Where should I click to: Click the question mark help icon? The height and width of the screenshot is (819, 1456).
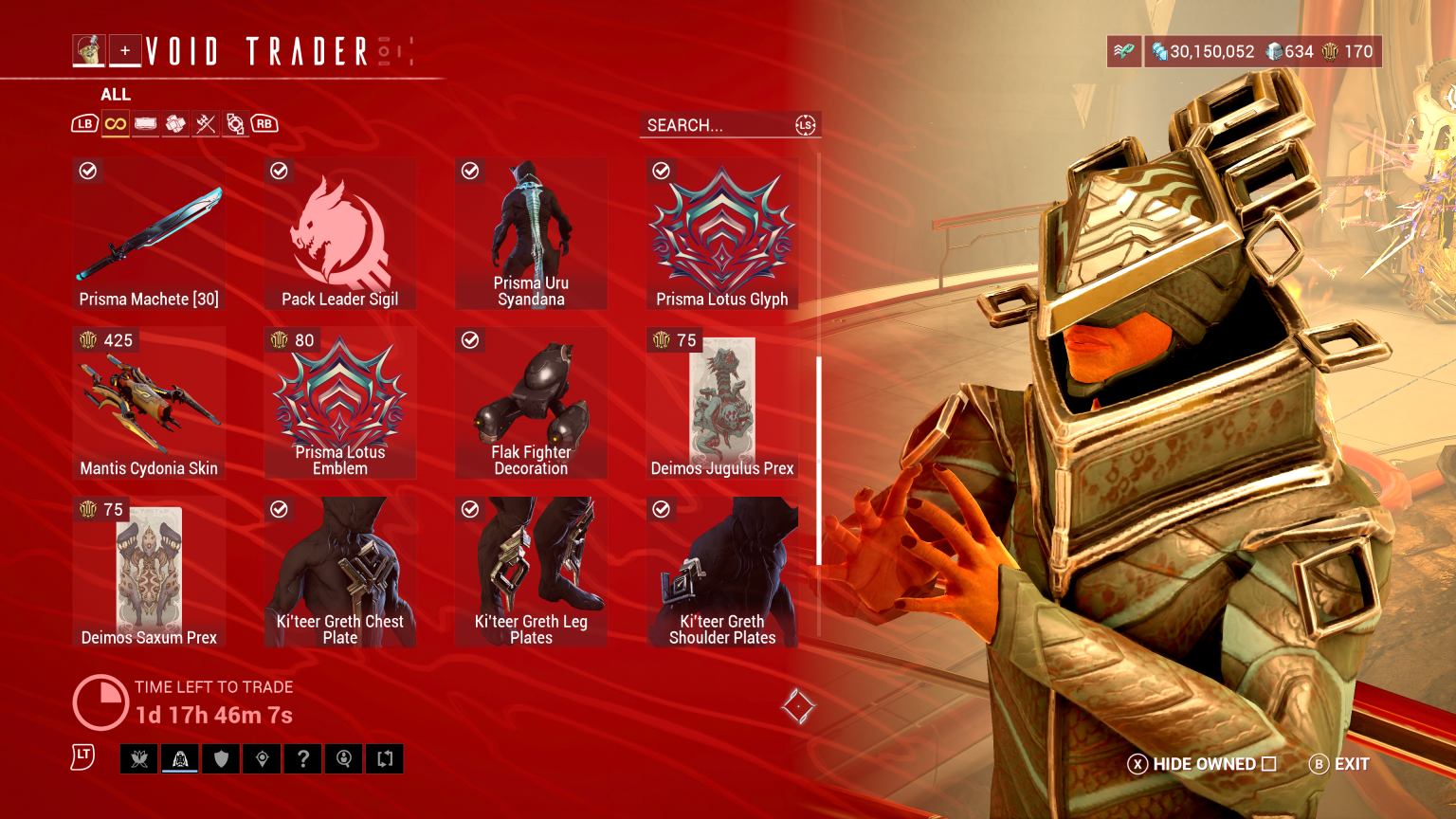pyautogui.click(x=302, y=758)
